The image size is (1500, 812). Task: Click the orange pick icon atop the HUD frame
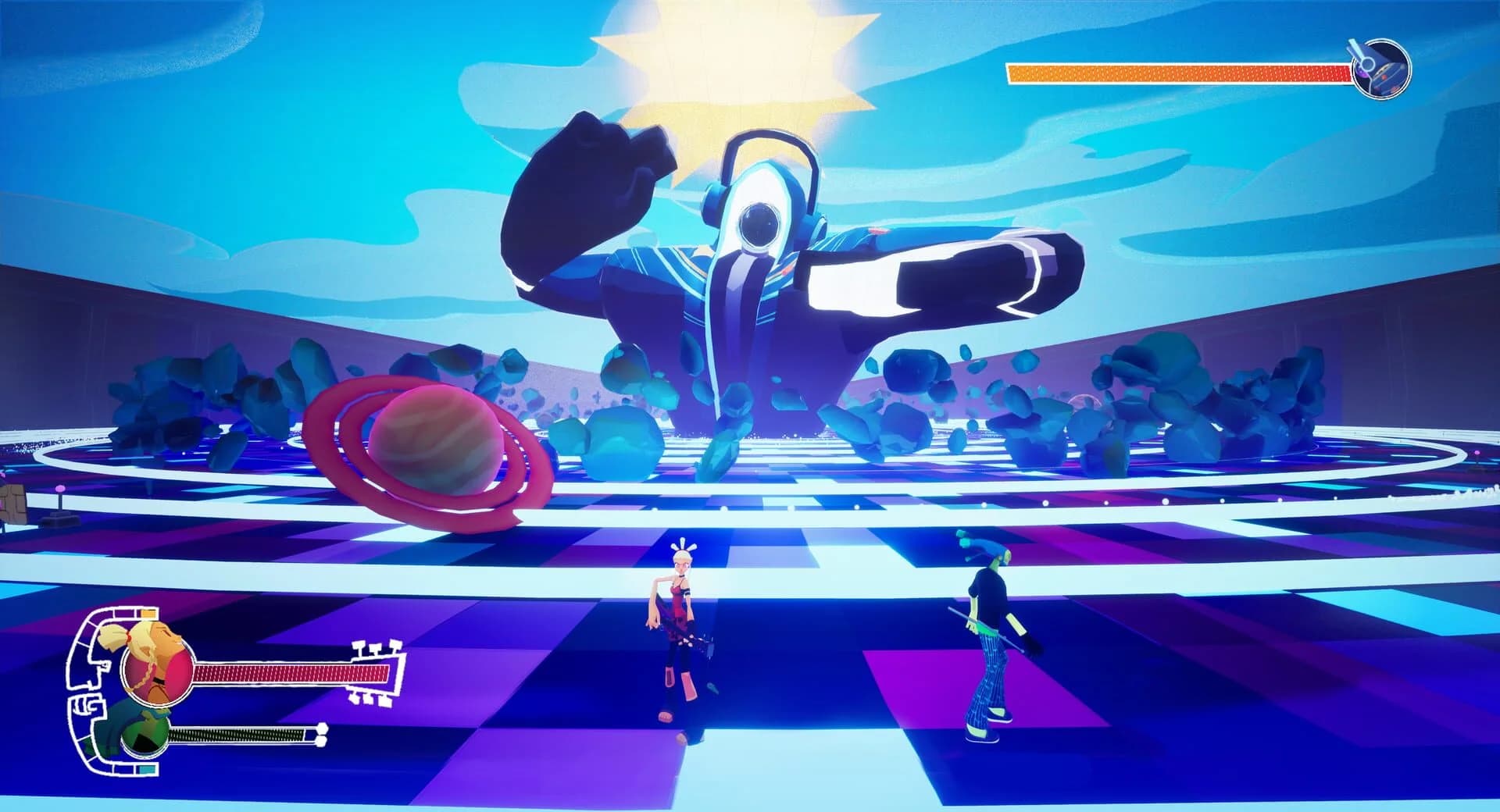tap(147, 613)
